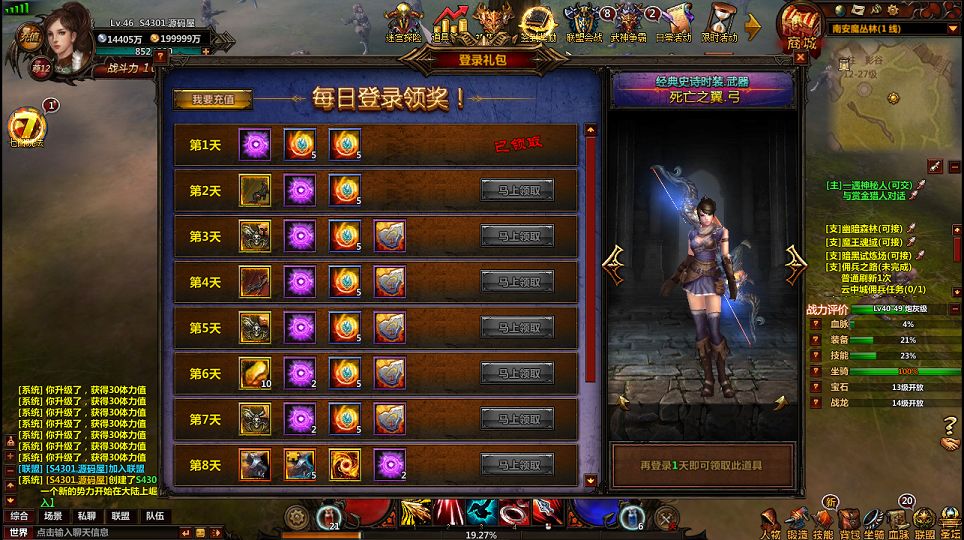Viewport: 964px width, 540px height.
Task: Open the 日常活动 daily activities scroll
Action: coord(673,22)
